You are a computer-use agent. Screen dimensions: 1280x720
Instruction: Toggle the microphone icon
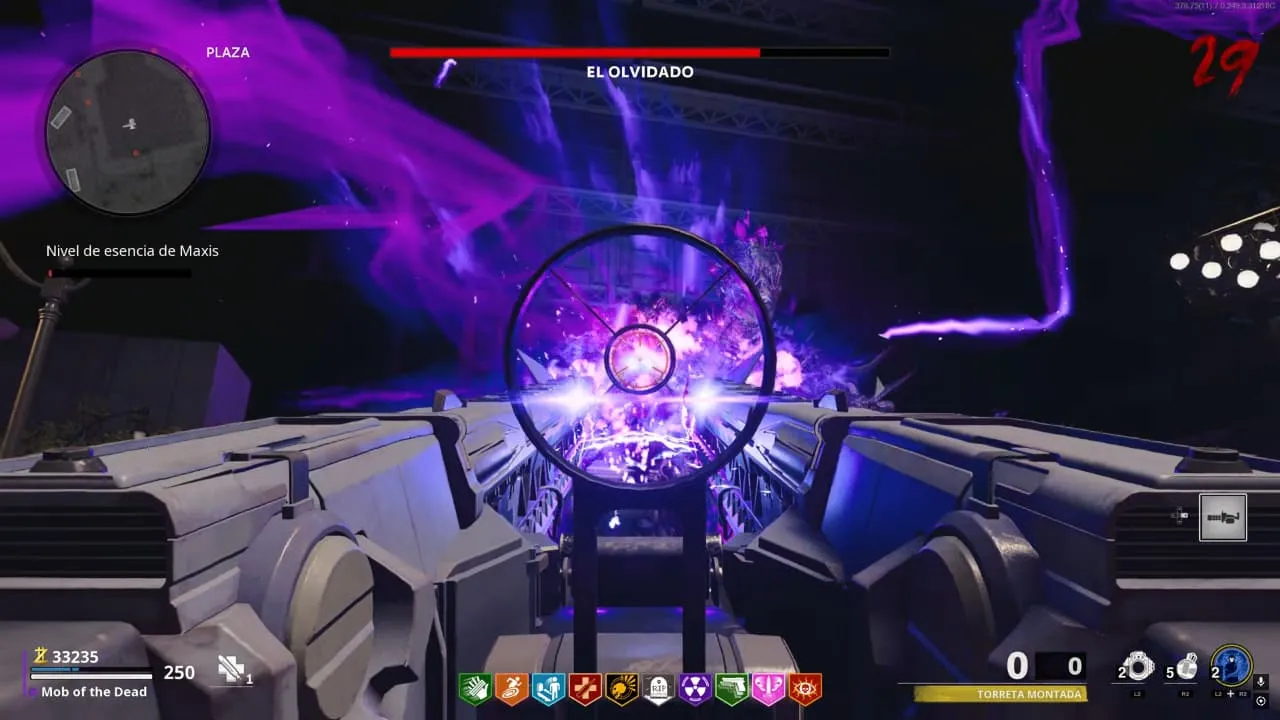[1261, 681]
